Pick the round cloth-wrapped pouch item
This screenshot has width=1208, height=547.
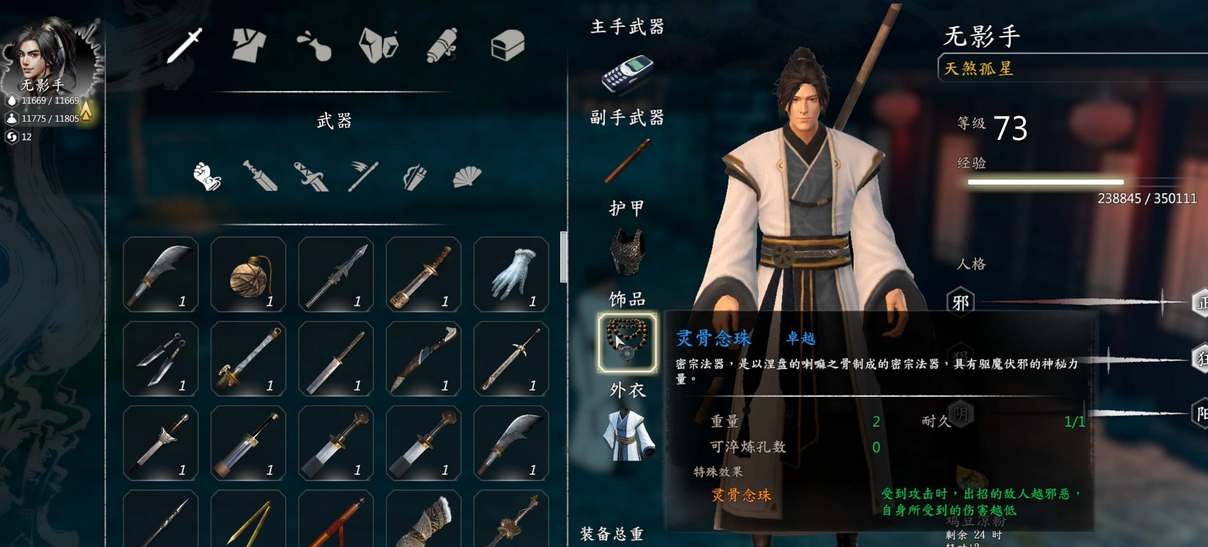(x=248, y=273)
